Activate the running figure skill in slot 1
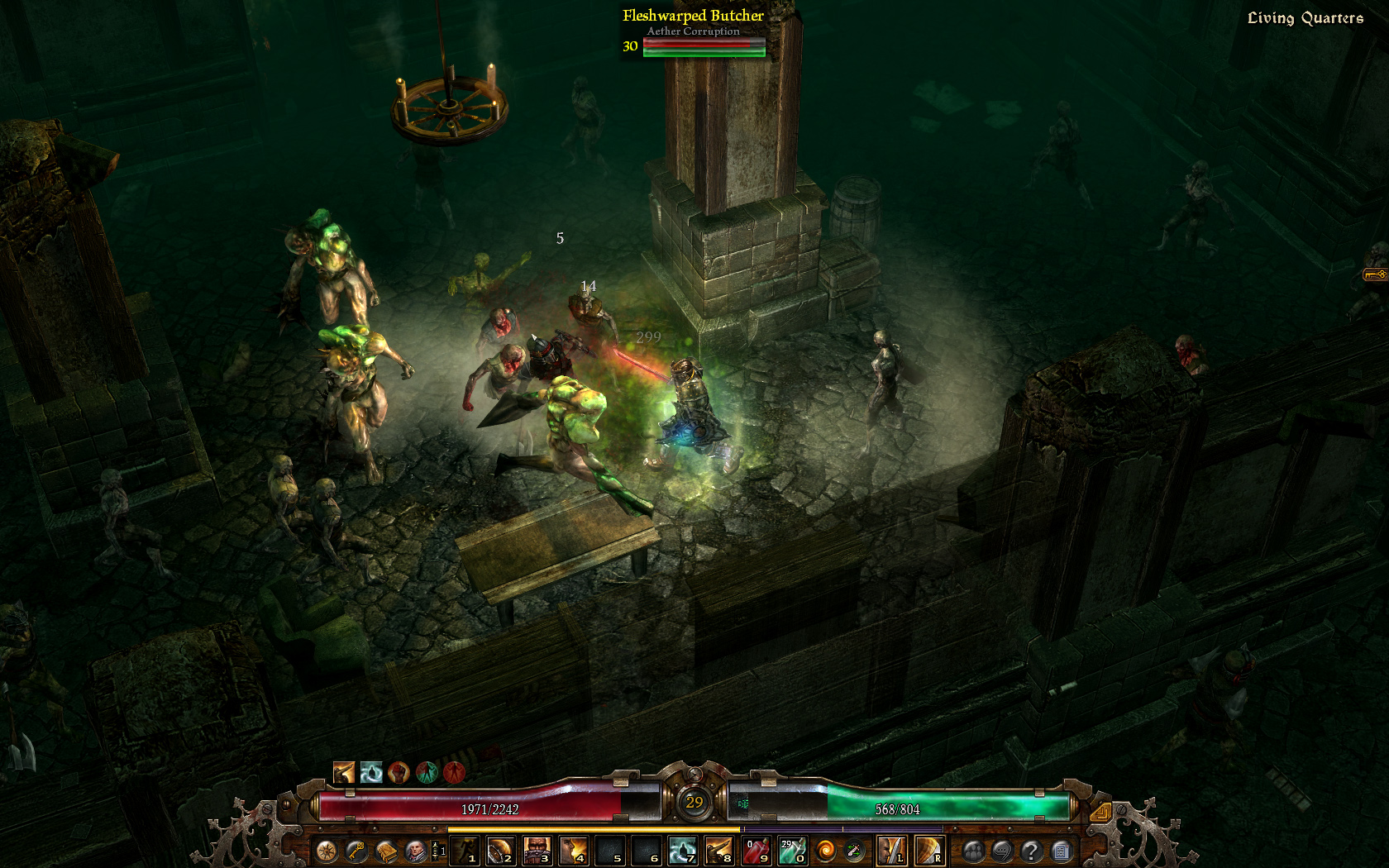1389x868 pixels. [465, 851]
